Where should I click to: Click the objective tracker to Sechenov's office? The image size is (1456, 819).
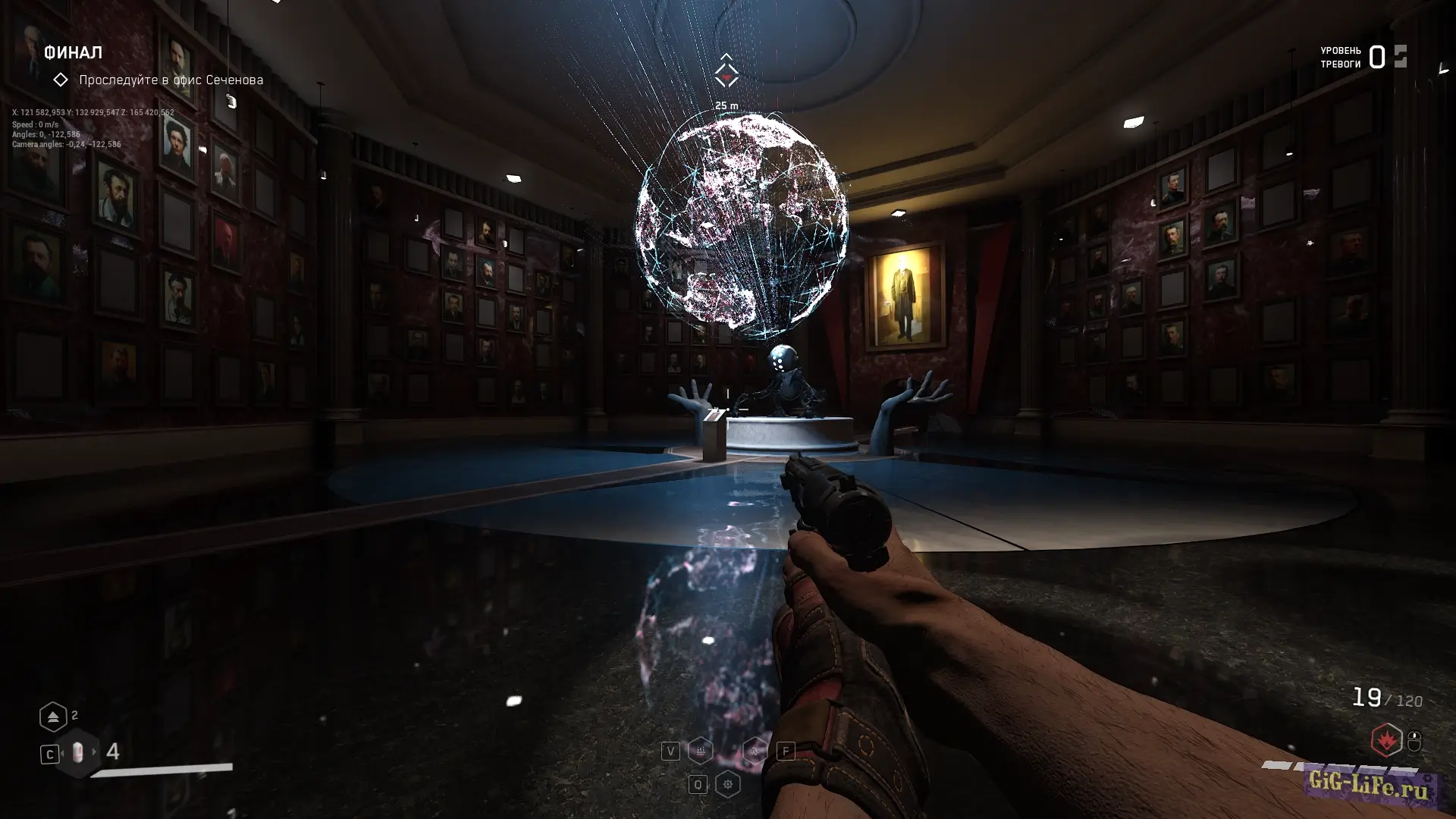click(171, 80)
